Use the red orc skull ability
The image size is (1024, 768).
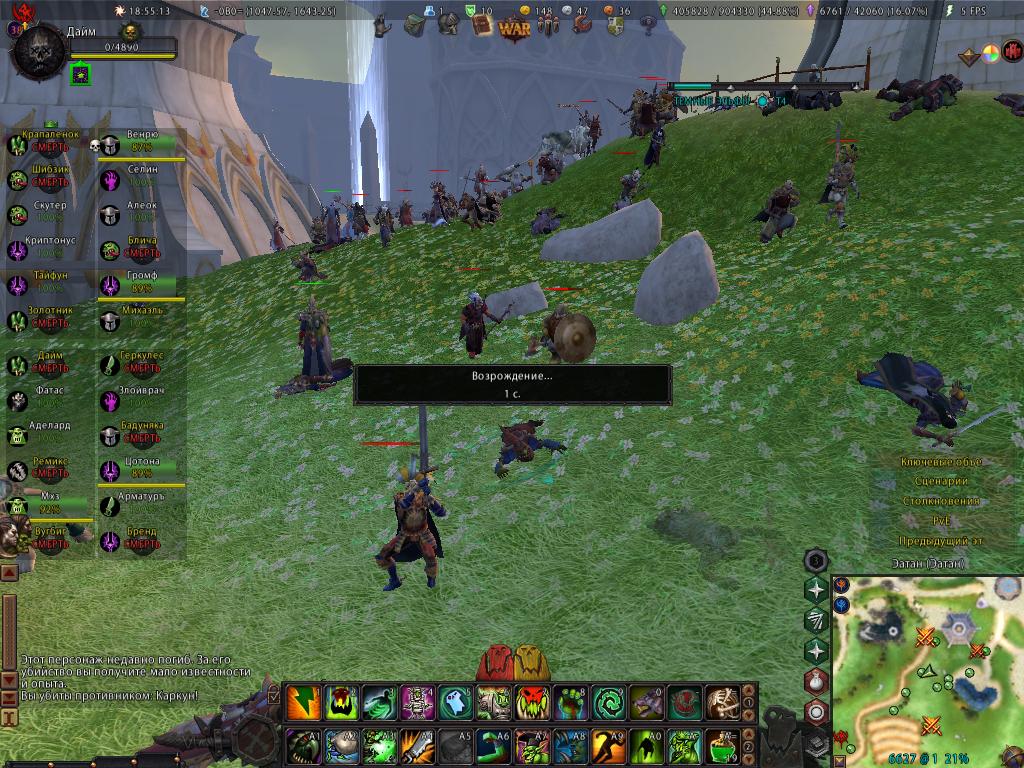[x=531, y=703]
